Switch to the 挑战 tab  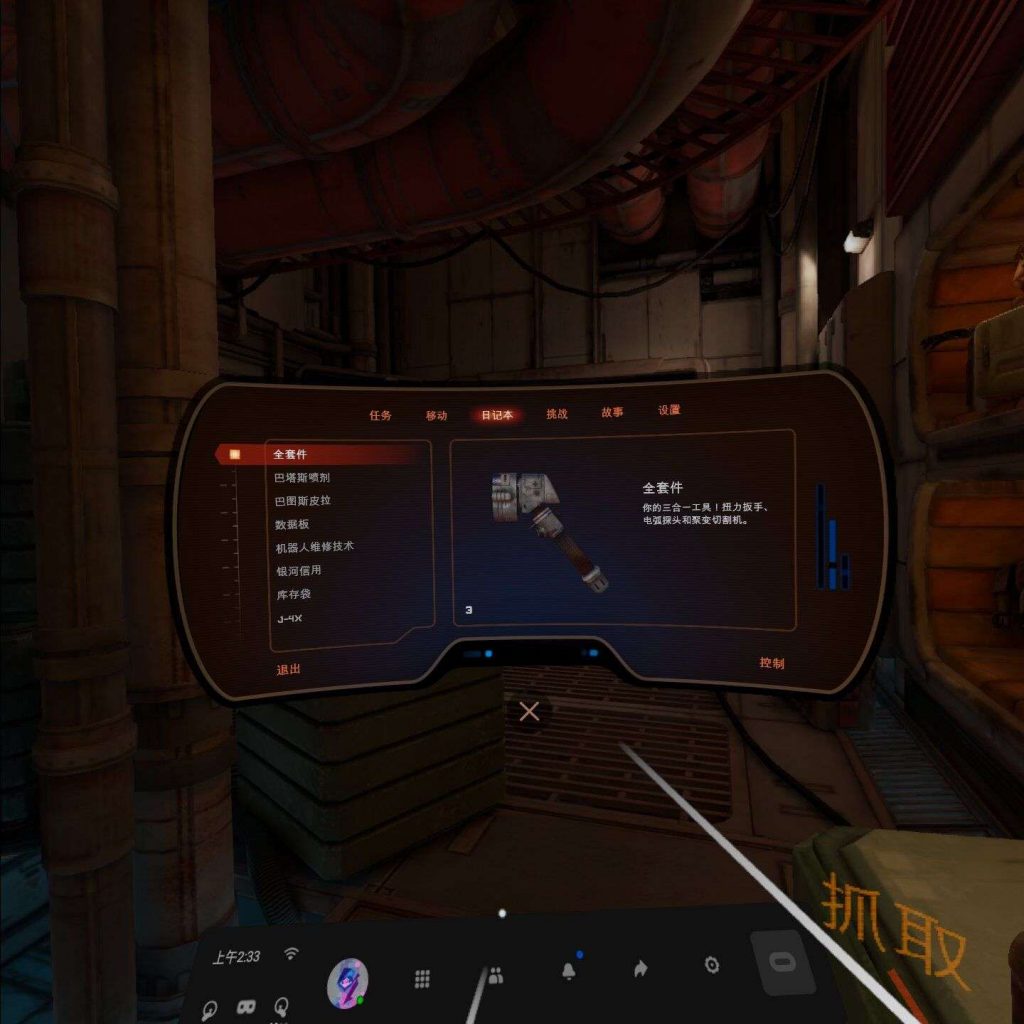pyautogui.click(x=557, y=414)
